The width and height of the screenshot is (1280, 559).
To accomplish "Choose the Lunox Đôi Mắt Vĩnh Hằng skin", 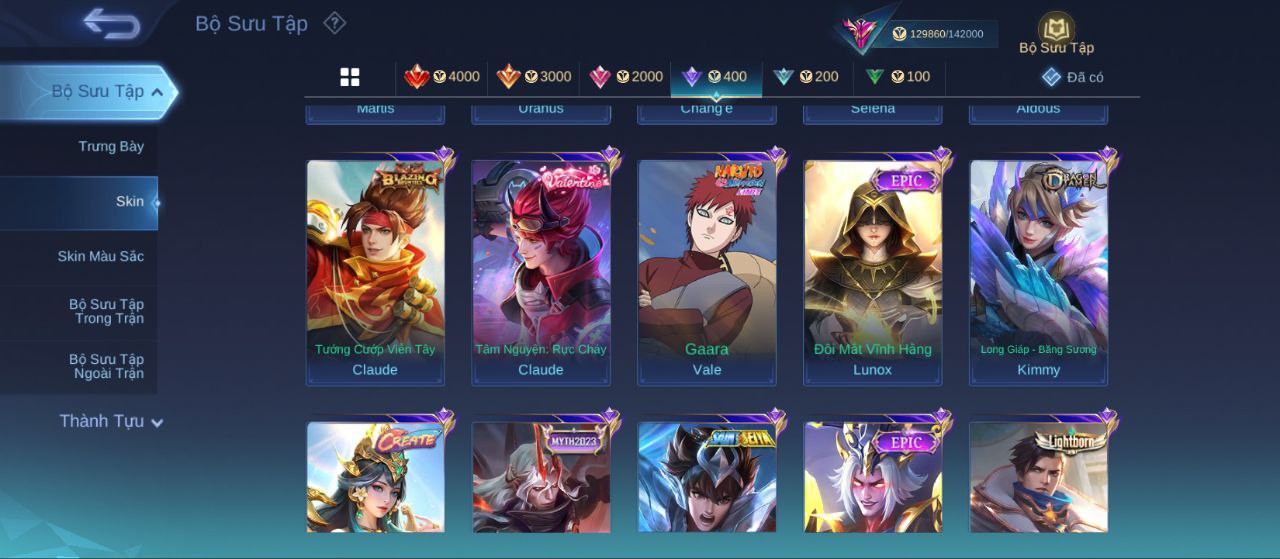I will coord(873,272).
